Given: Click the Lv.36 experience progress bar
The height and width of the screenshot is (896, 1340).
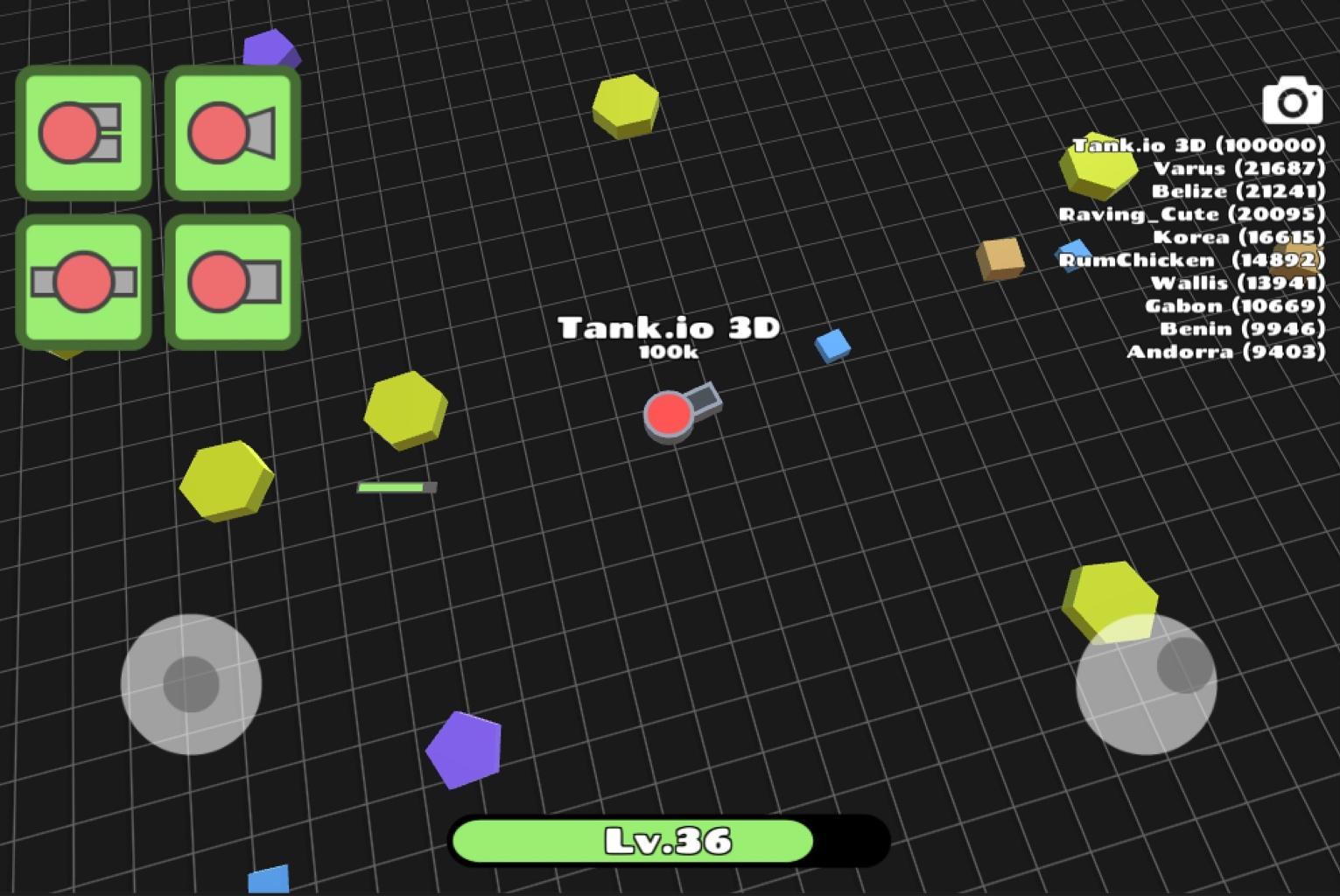Looking at the screenshot, I should coord(670,840).
